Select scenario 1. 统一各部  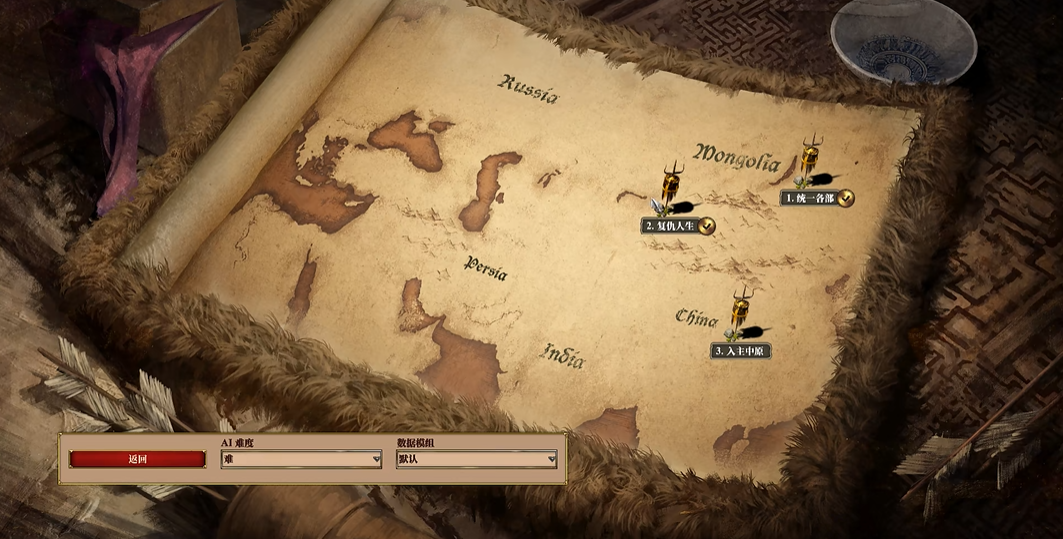810,198
